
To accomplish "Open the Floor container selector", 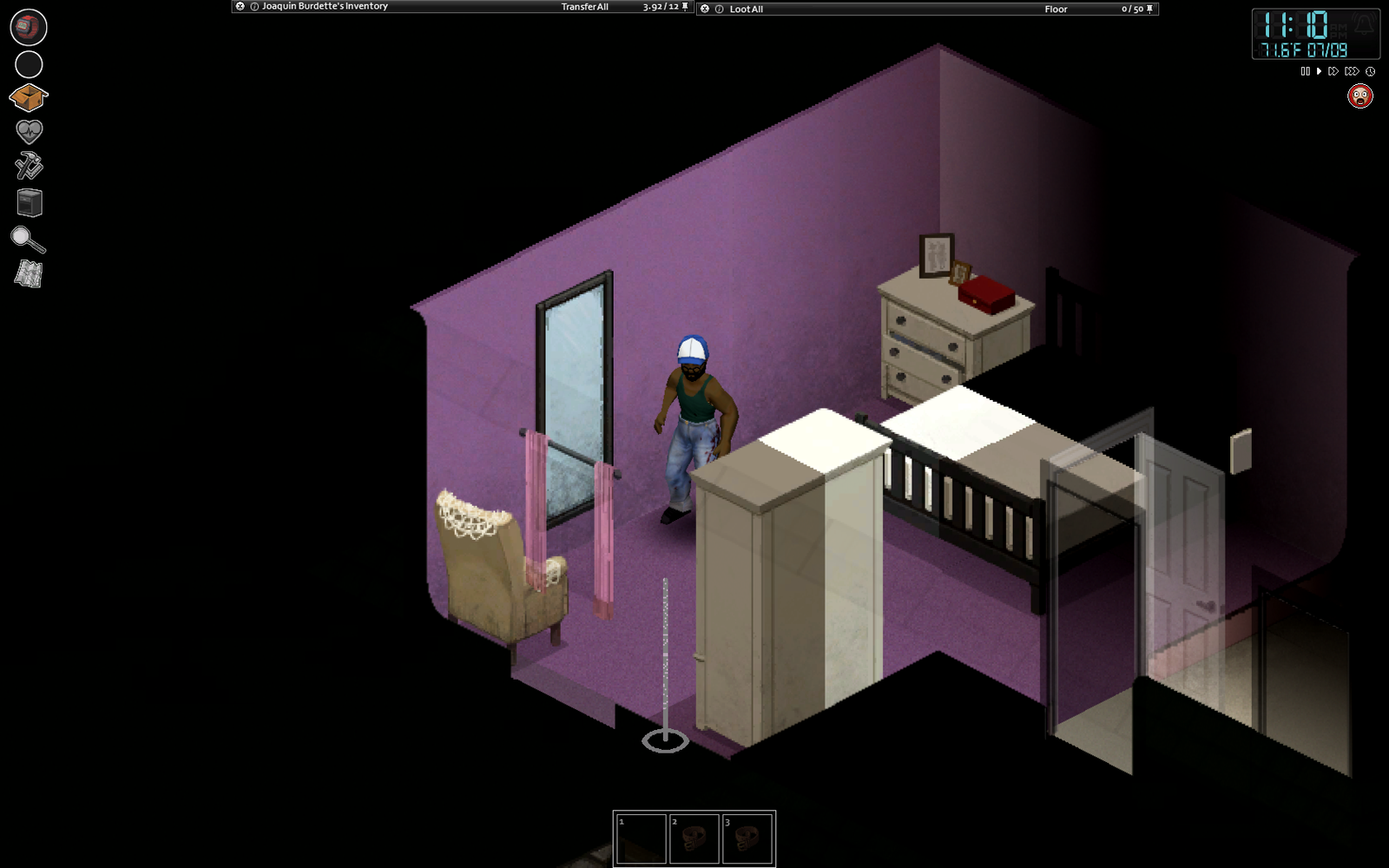I will pos(1056,10).
